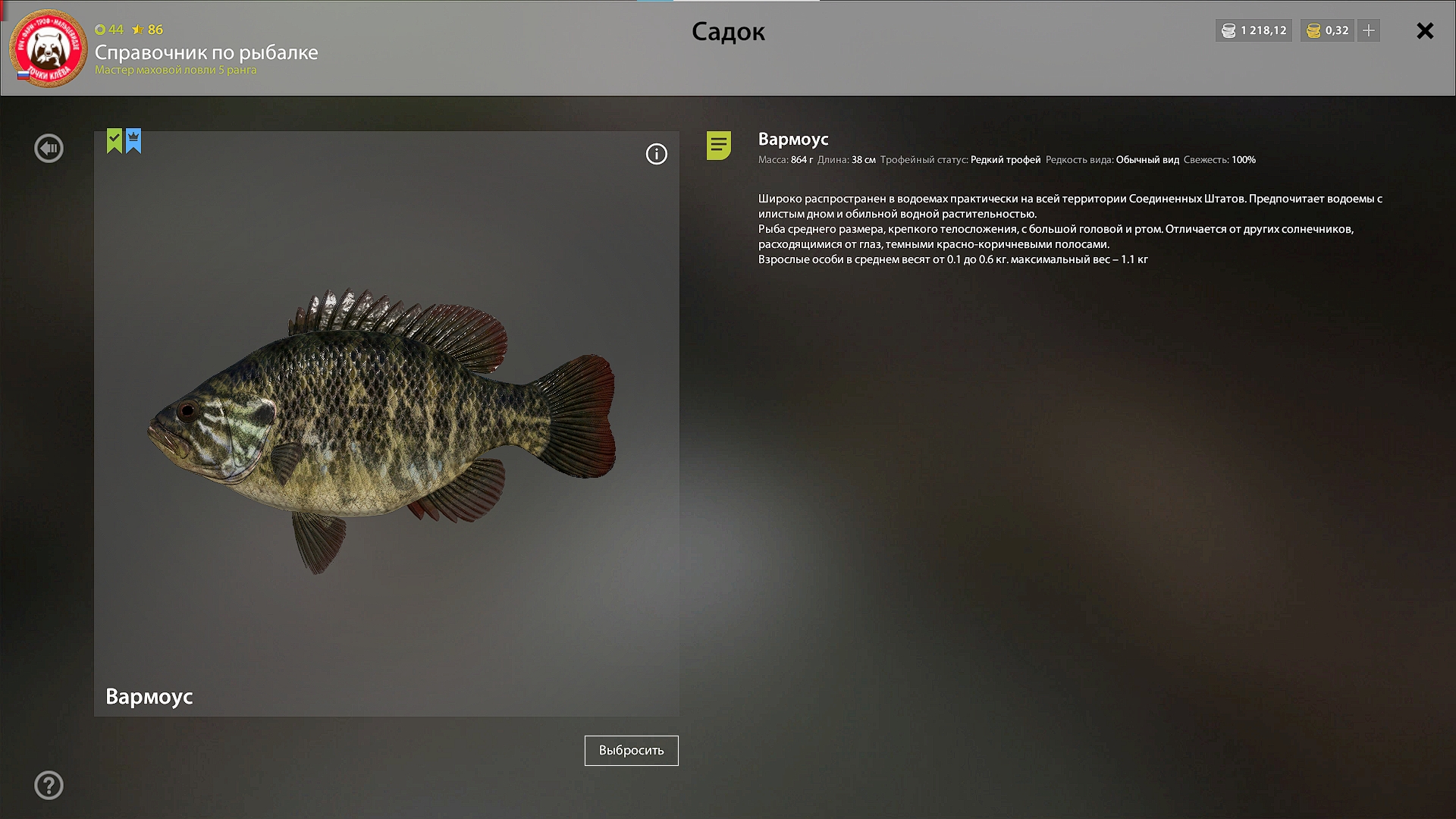
Task: Open the gold coins balance
Action: click(1327, 31)
